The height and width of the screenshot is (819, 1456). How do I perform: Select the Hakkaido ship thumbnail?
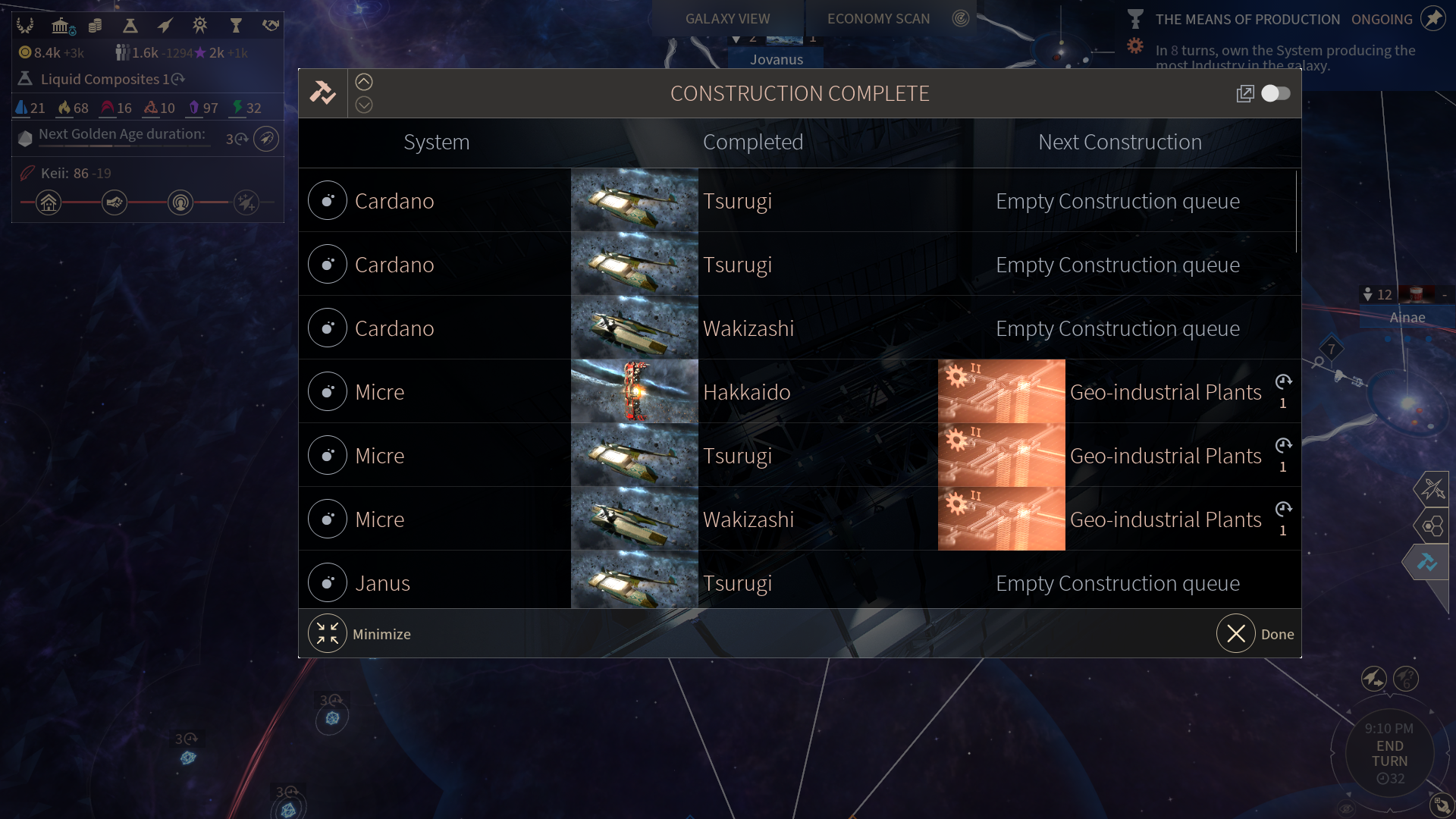pos(634,391)
